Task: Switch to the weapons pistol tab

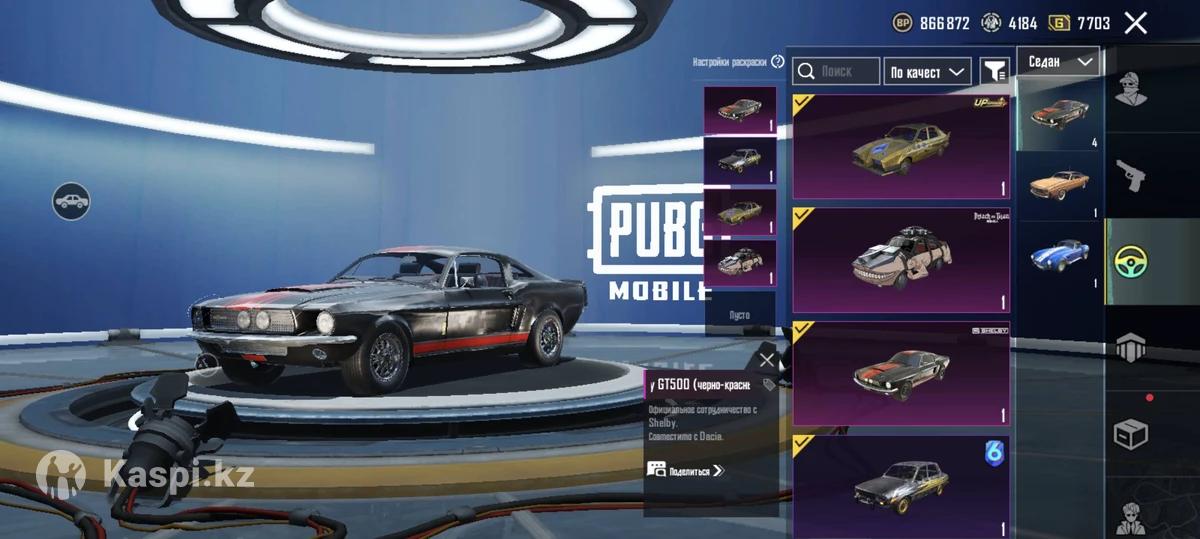Action: coord(1131,175)
